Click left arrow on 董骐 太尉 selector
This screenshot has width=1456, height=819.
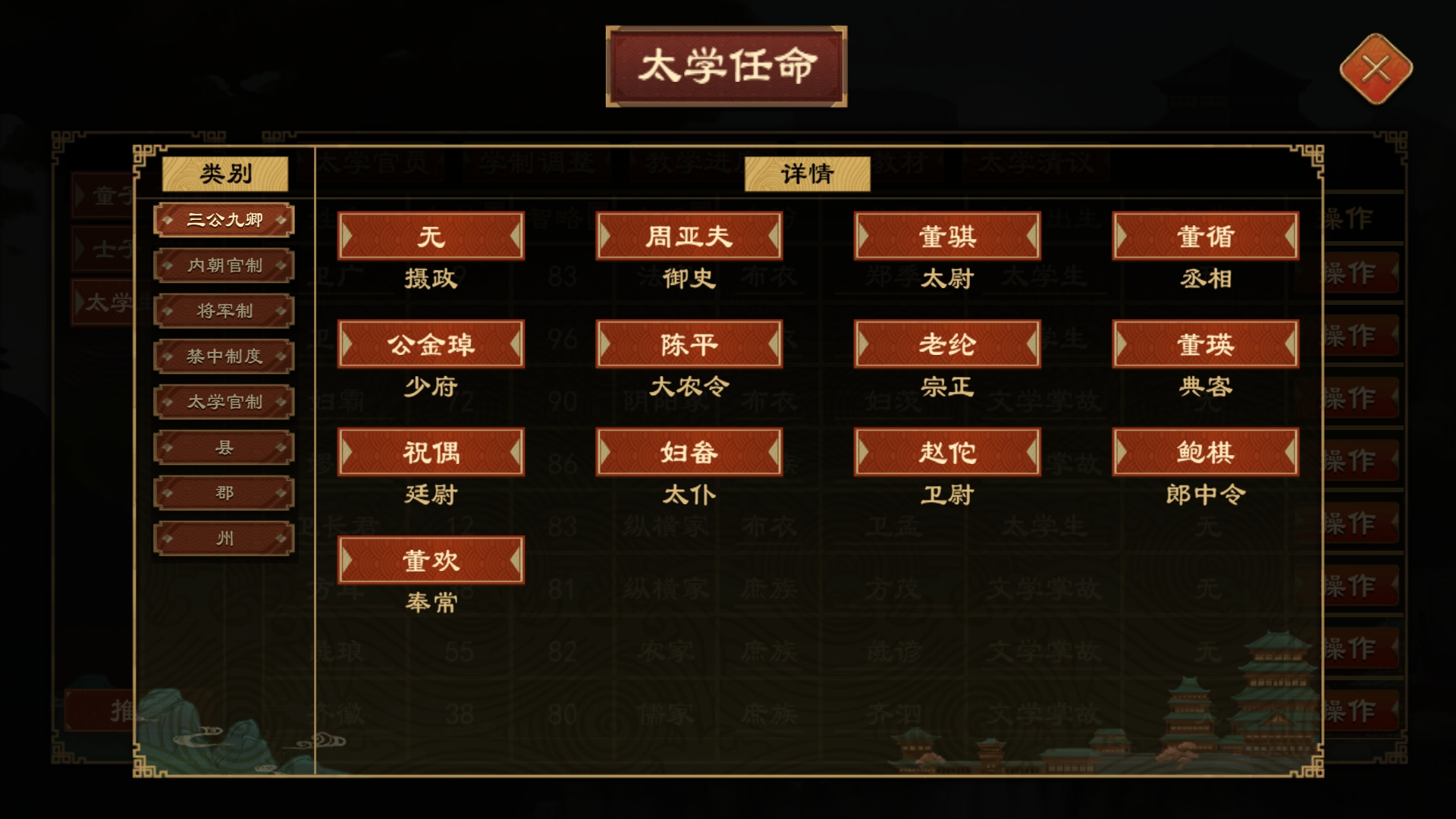[x=864, y=236]
